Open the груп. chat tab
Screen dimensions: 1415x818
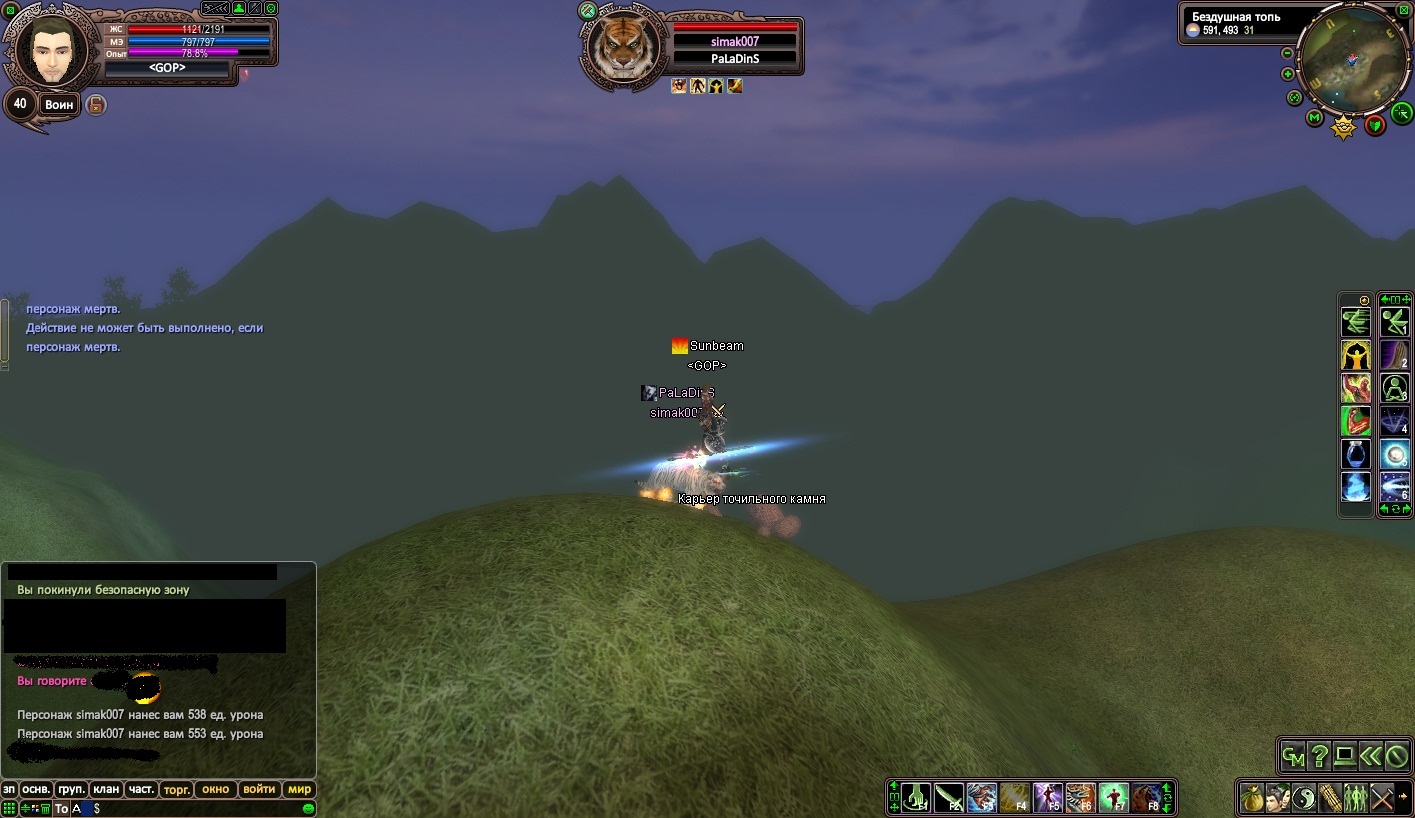[70, 789]
